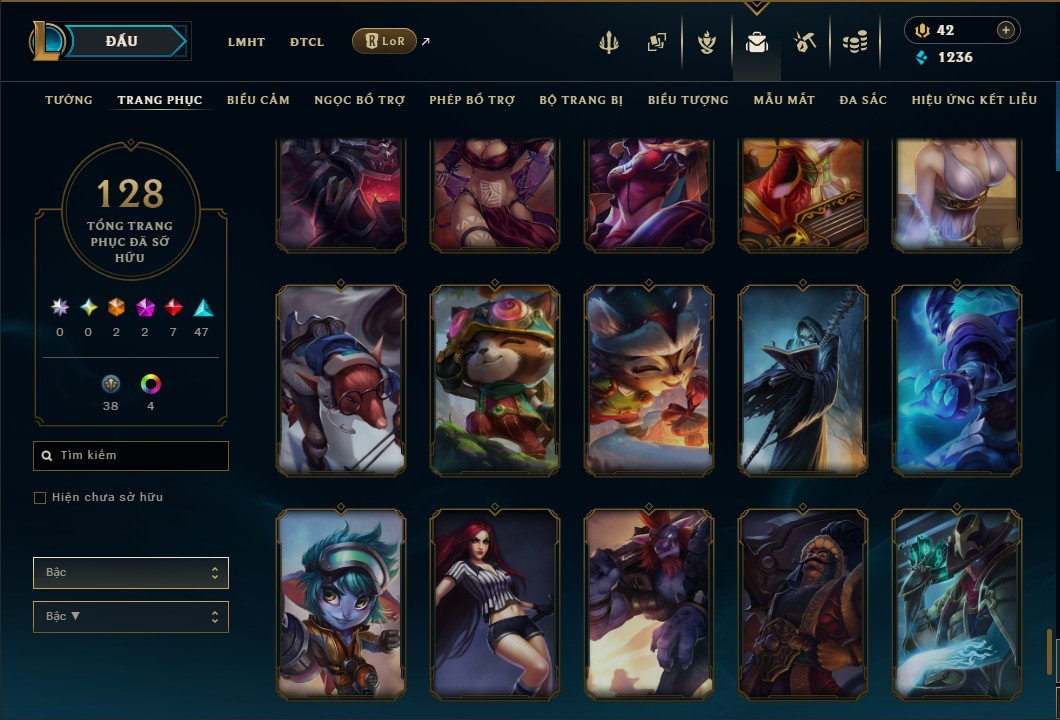1060x720 pixels.
Task: Click the ĐẤU play button
Action: 121,41
